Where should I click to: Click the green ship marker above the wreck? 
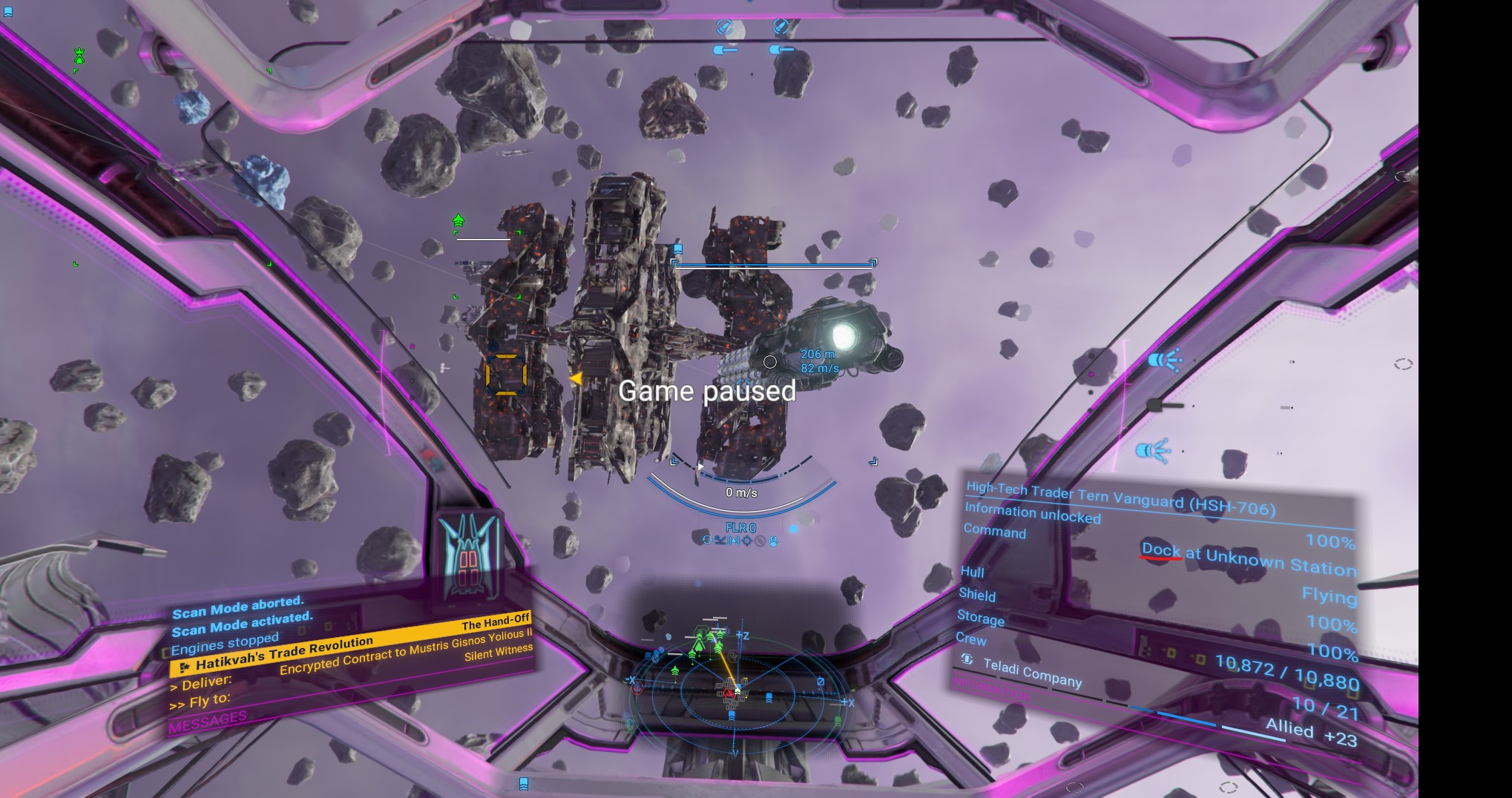point(458,221)
